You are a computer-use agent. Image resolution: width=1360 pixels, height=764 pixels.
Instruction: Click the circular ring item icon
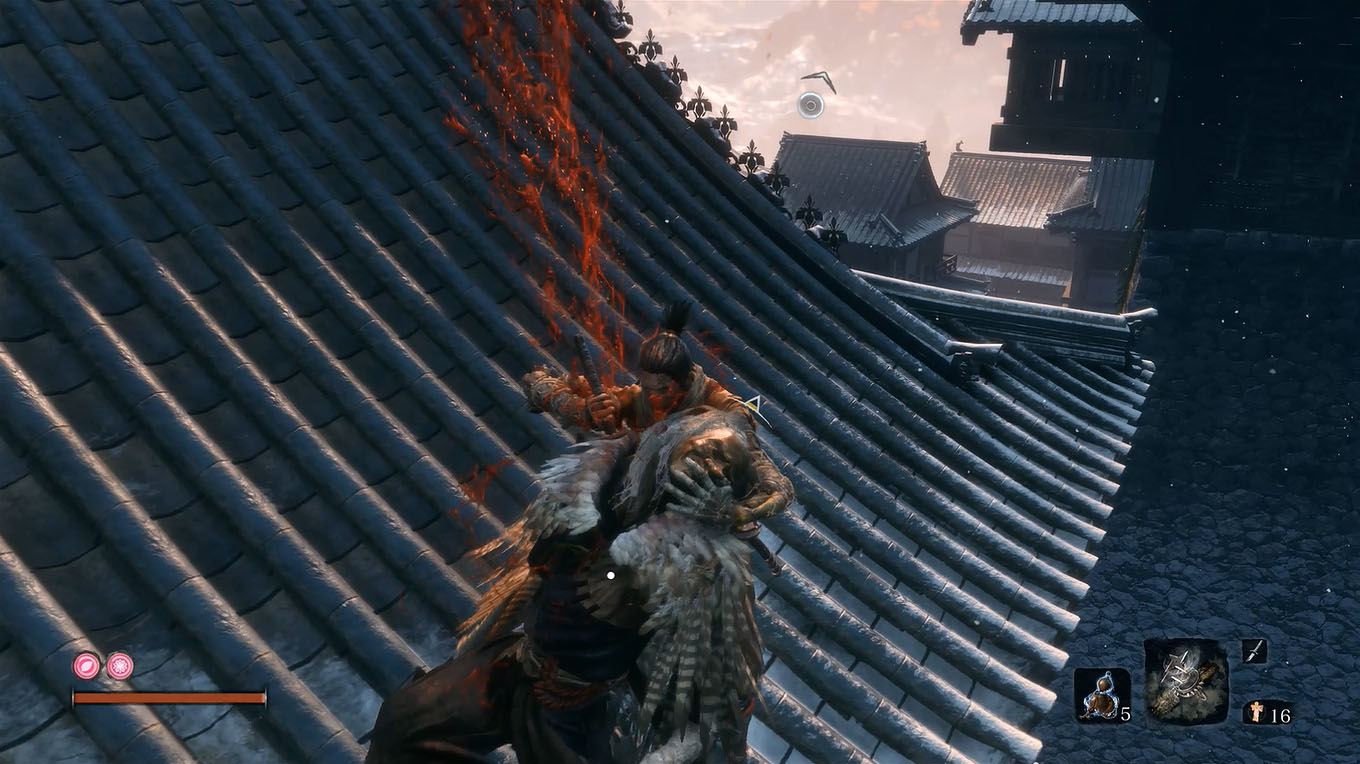click(x=810, y=103)
